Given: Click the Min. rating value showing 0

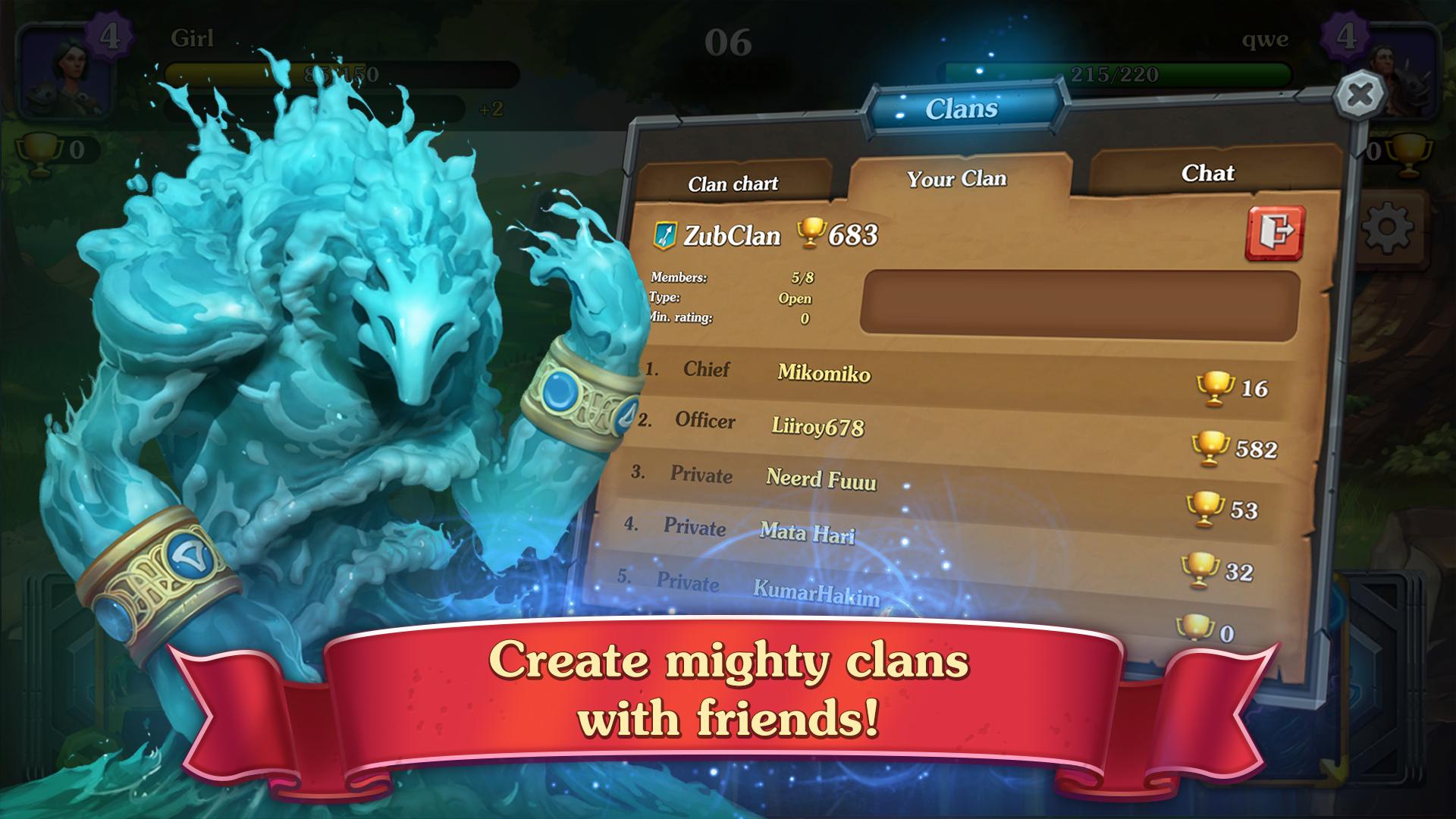Looking at the screenshot, I should coord(804,318).
